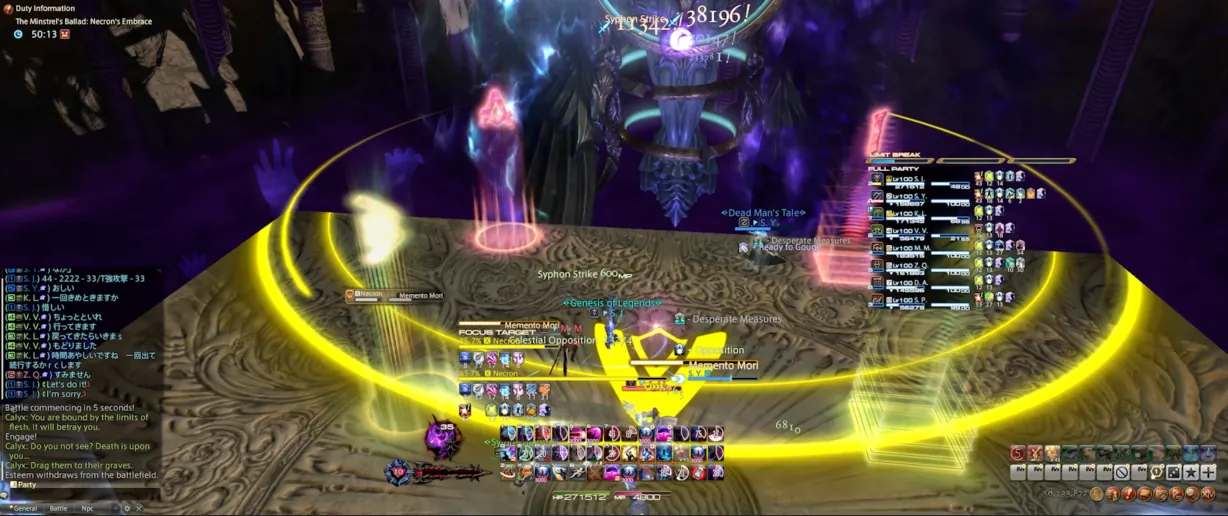Select party member V. V. row
Image resolution: width=1228 pixels, height=516 pixels.
coord(920,230)
